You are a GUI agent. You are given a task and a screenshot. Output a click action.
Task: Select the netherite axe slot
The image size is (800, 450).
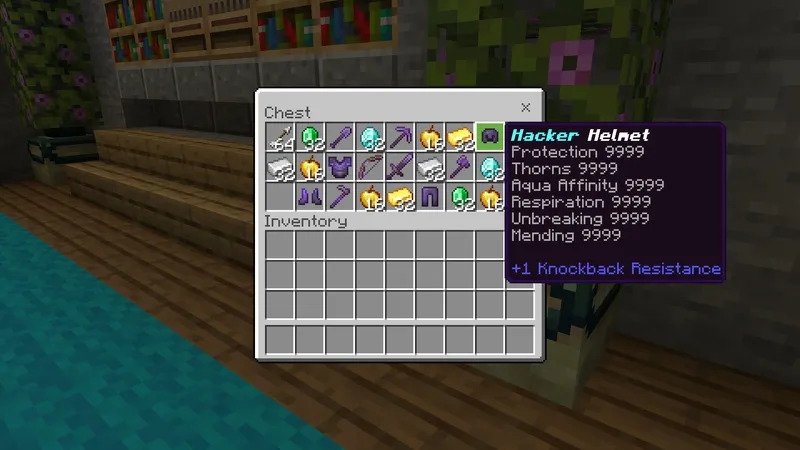coord(460,166)
